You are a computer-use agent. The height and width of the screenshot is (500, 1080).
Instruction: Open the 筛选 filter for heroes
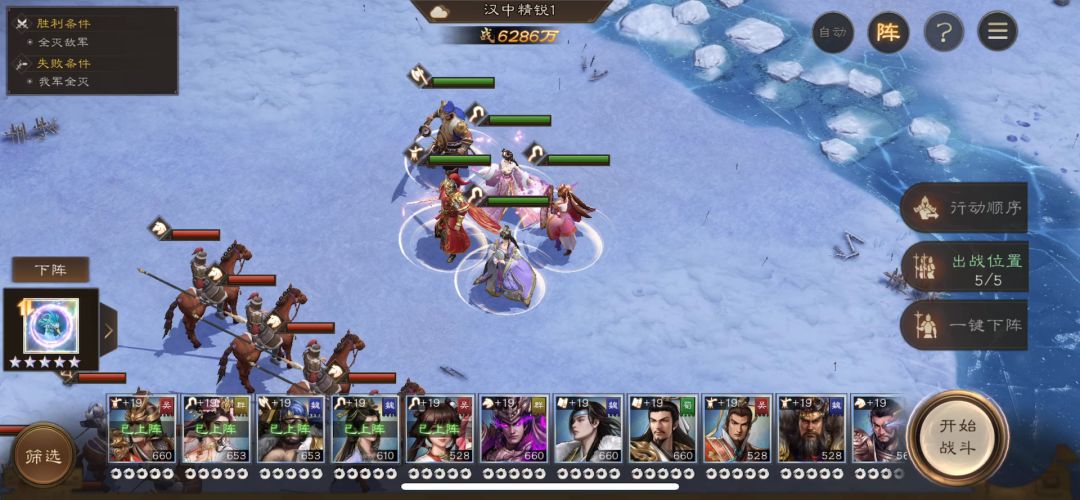click(x=43, y=457)
